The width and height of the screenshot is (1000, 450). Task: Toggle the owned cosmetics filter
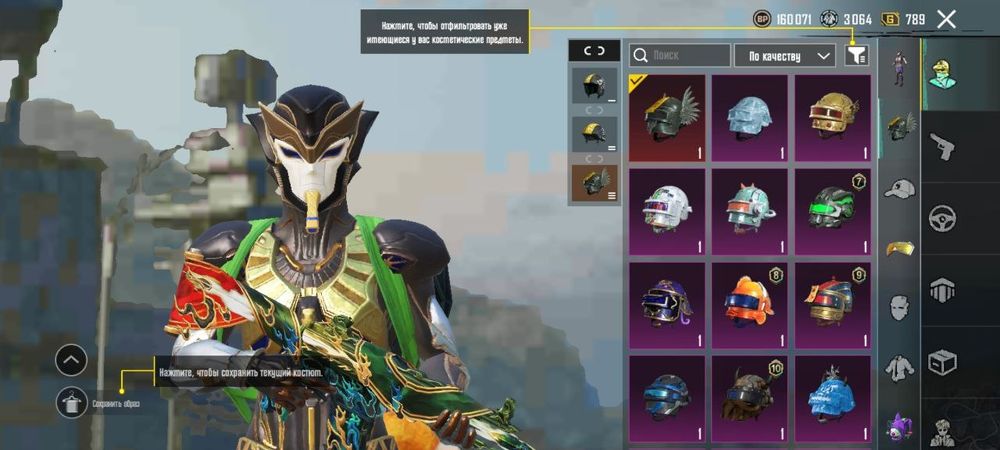pos(855,56)
